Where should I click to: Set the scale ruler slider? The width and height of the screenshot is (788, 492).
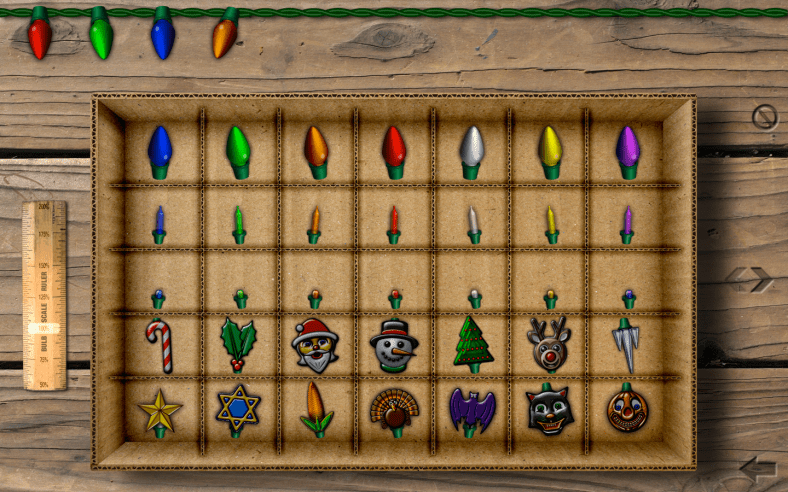44,328
